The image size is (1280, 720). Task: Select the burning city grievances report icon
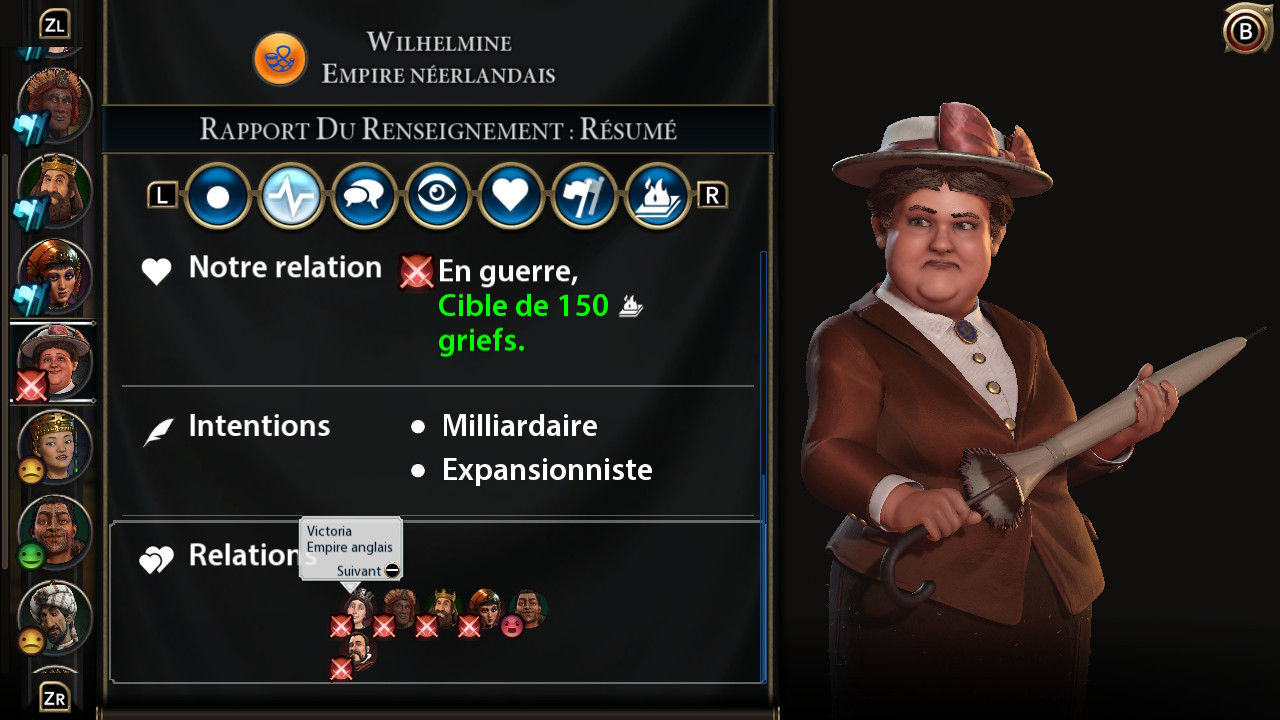[657, 196]
